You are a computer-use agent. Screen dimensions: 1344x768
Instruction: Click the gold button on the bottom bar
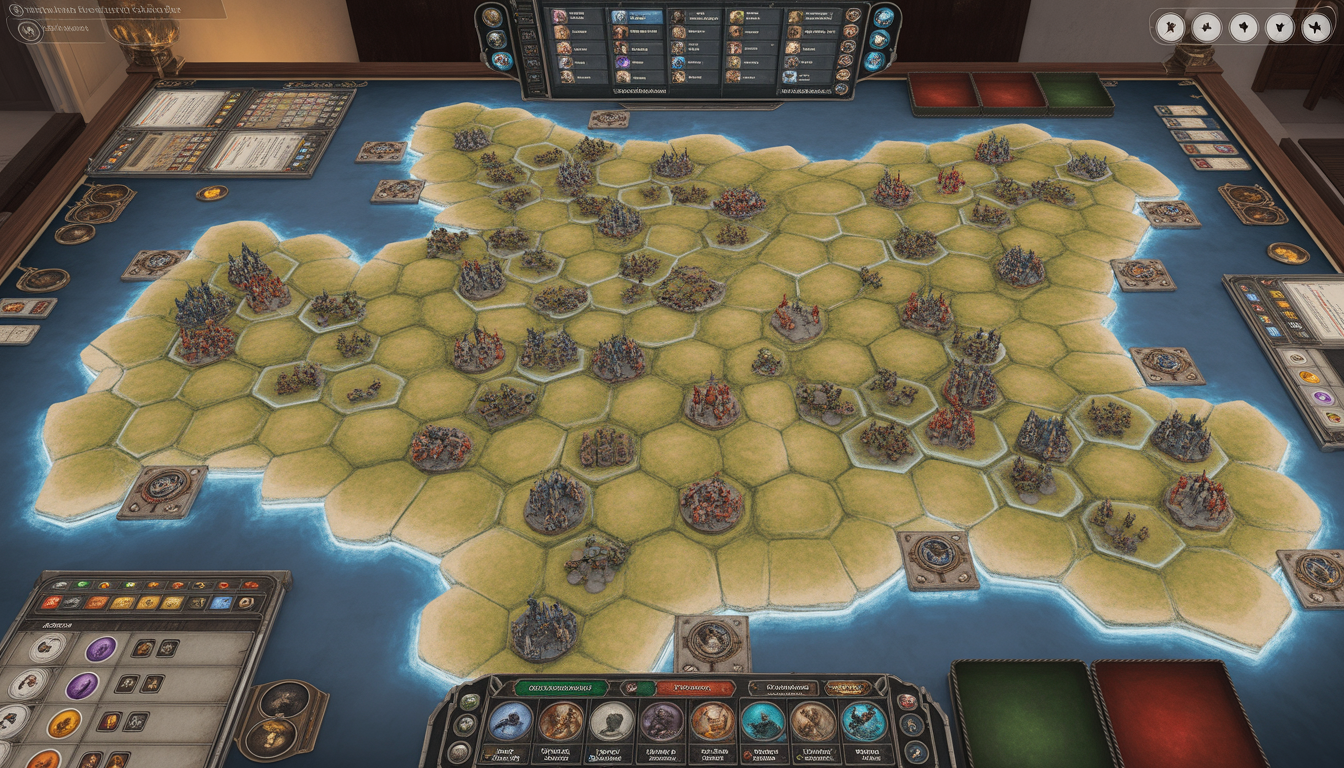847,688
